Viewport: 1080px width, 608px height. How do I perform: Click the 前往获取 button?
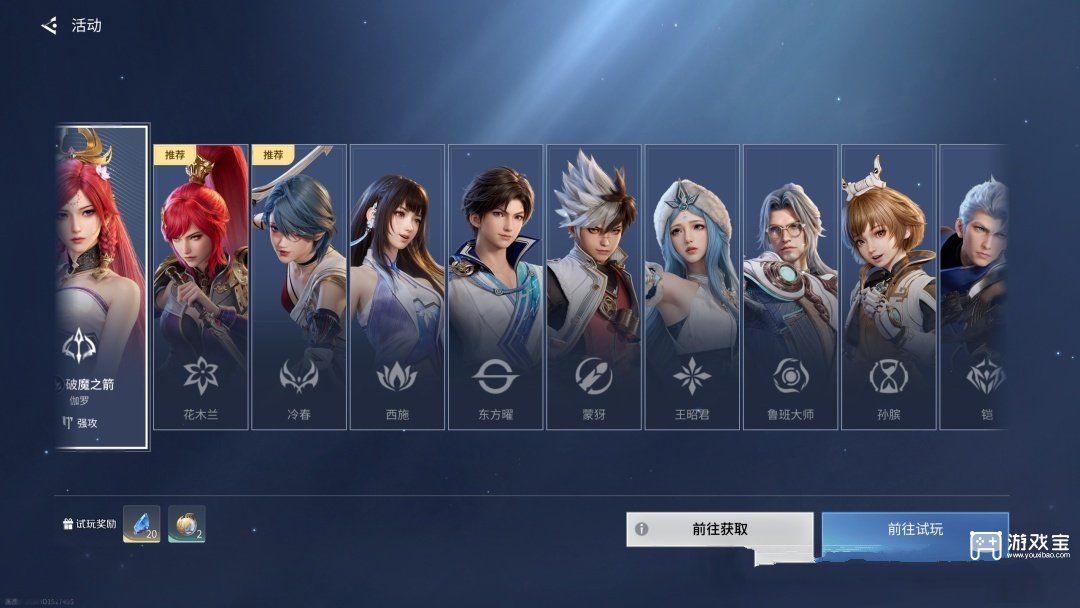click(x=719, y=529)
